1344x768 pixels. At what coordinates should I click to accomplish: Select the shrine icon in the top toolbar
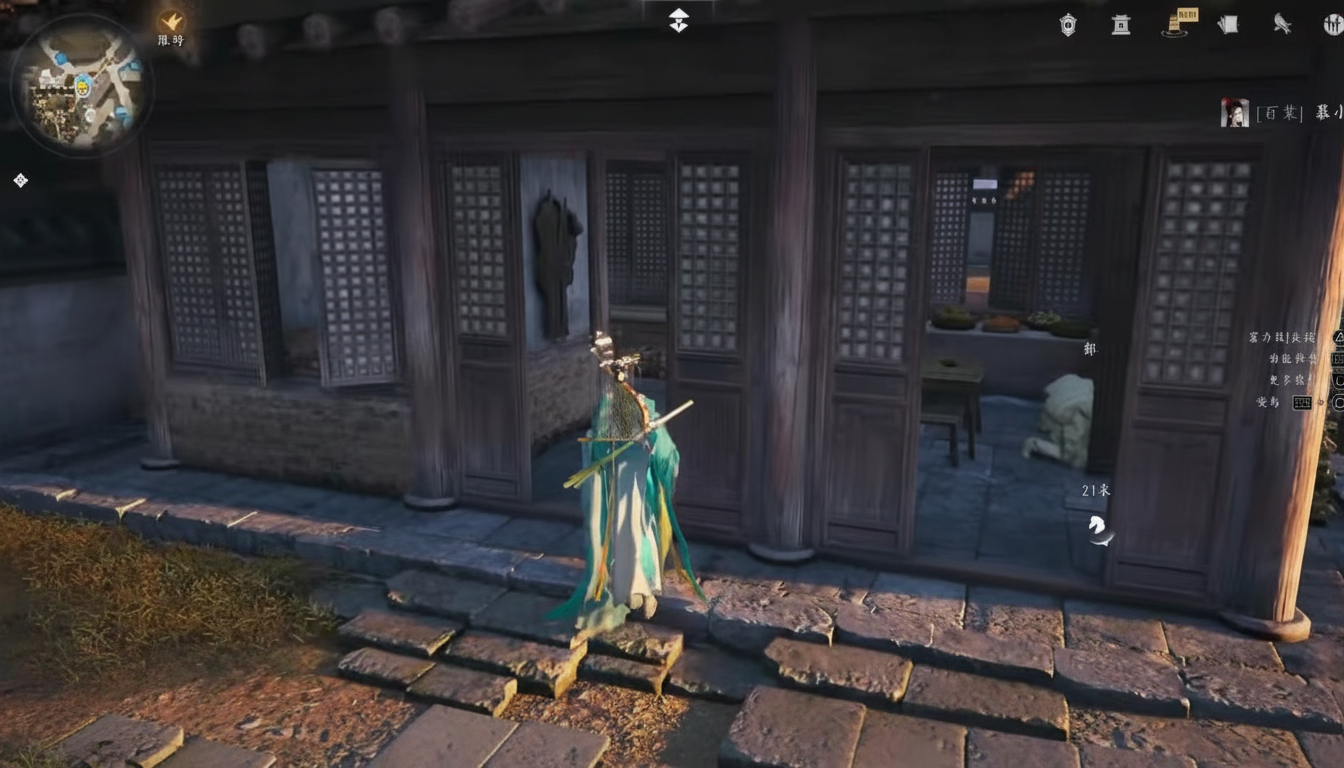point(1120,24)
